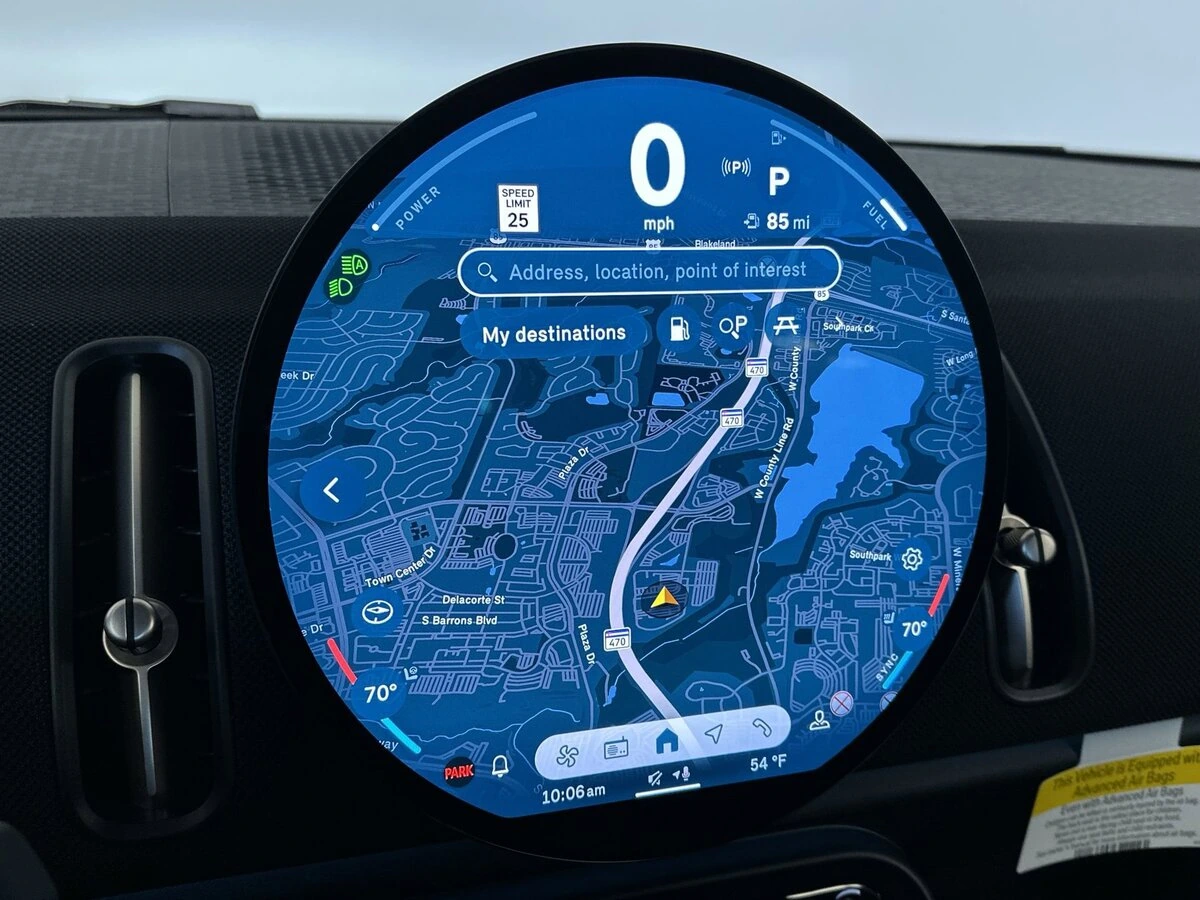Go to the home screen
The height and width of the screenshot is (900, 1200).
tap(665, 742)
